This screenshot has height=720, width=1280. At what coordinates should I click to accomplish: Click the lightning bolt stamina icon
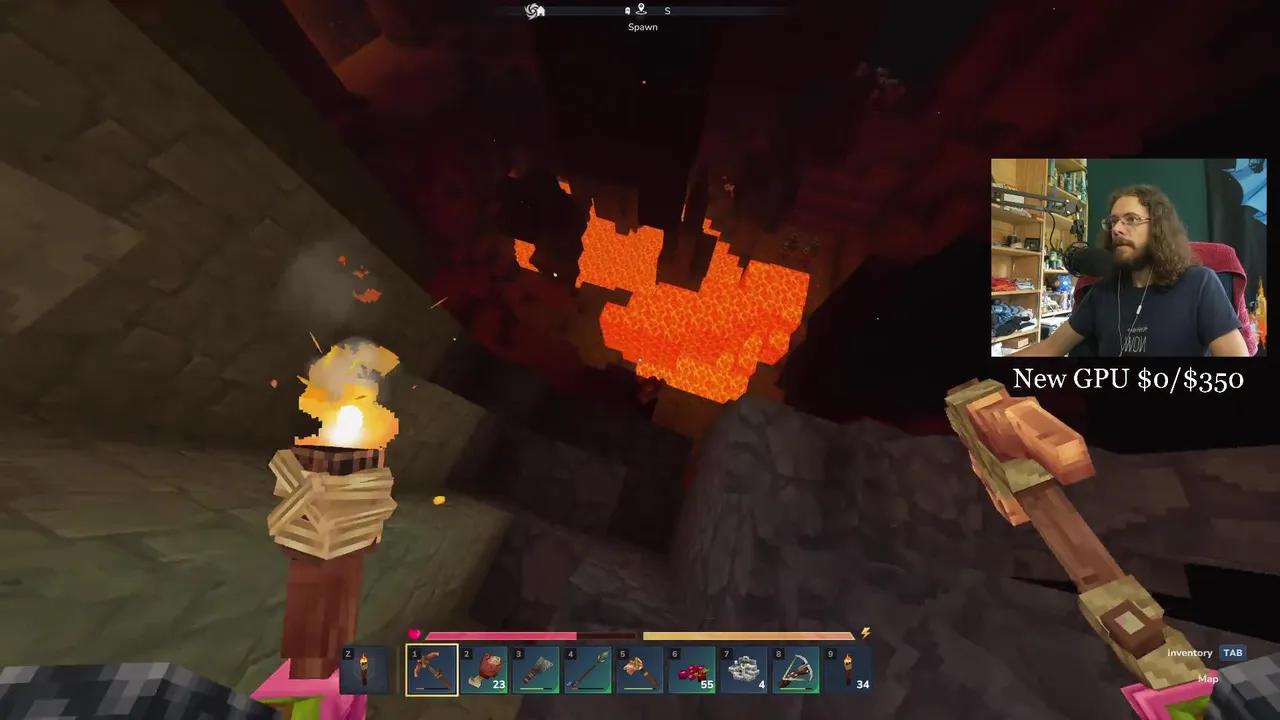click(x=864, y=632)
